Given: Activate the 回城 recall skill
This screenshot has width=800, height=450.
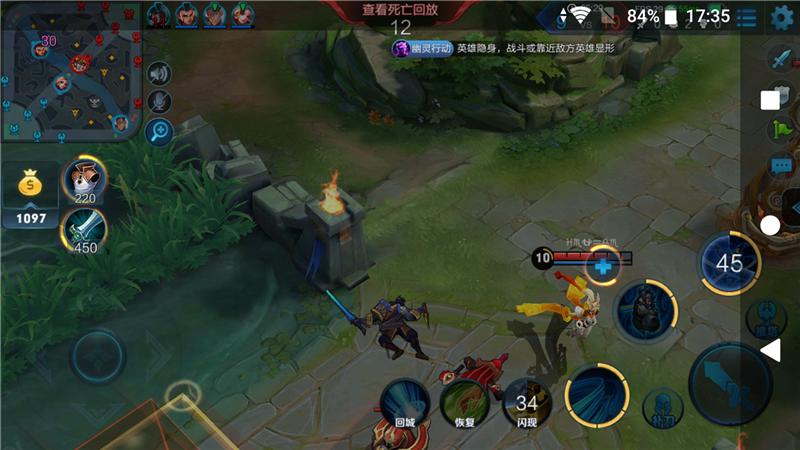Looking at the screenshot, I should click(x=404, y=400).
